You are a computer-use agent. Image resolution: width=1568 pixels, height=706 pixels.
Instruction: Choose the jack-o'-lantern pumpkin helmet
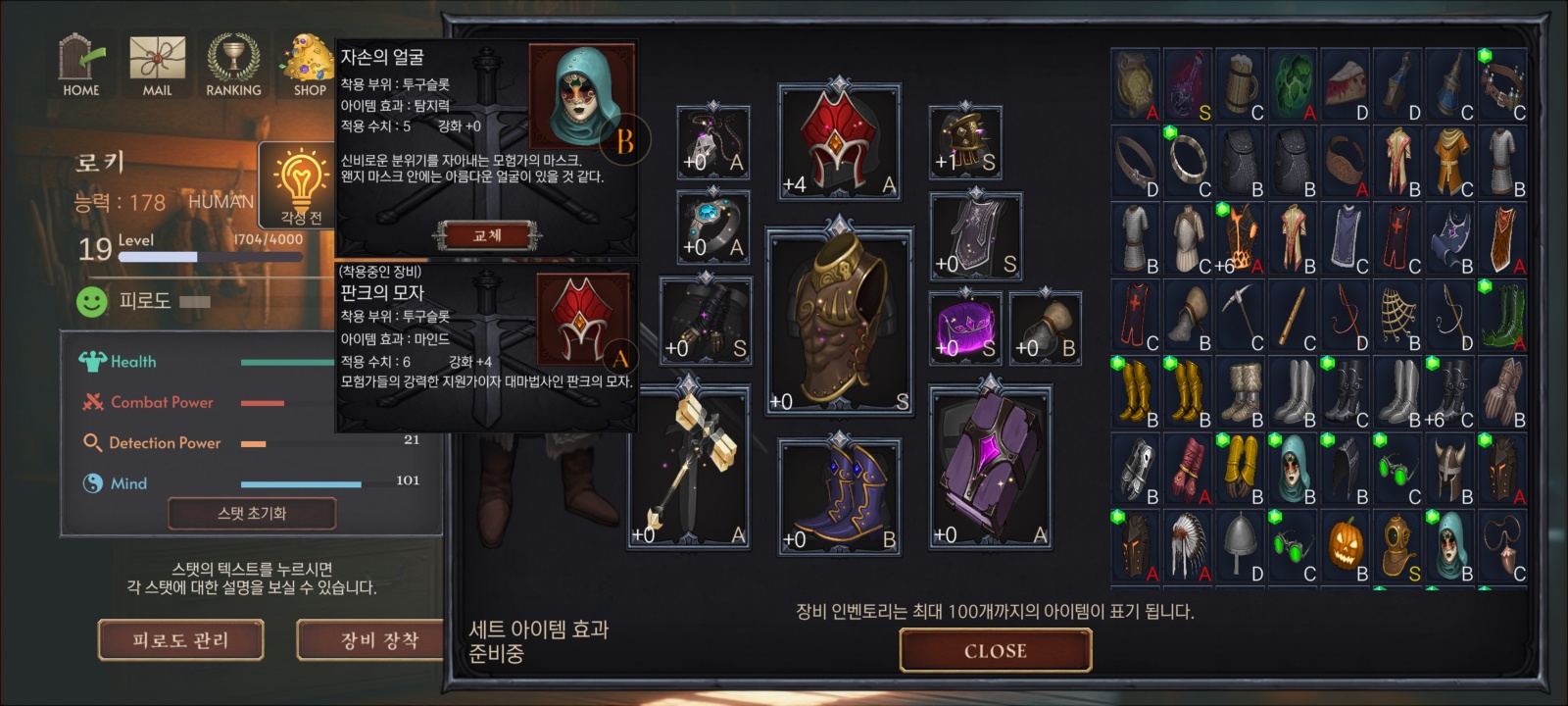click(x=1346, y=547)
